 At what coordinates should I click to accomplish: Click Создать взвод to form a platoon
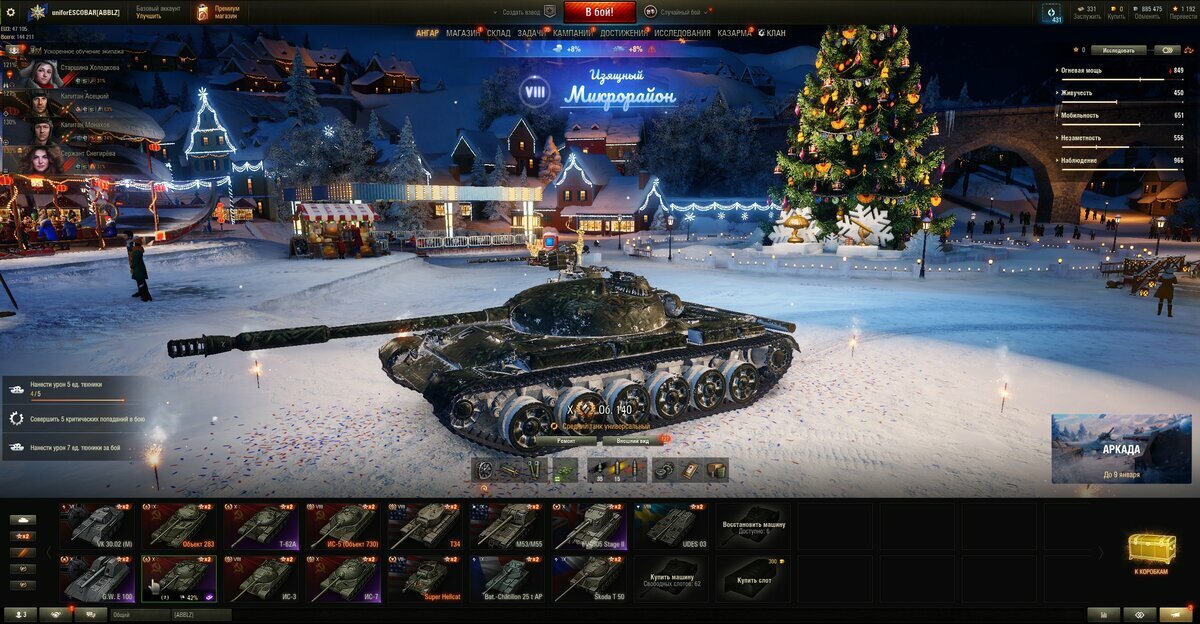point(520,12)
